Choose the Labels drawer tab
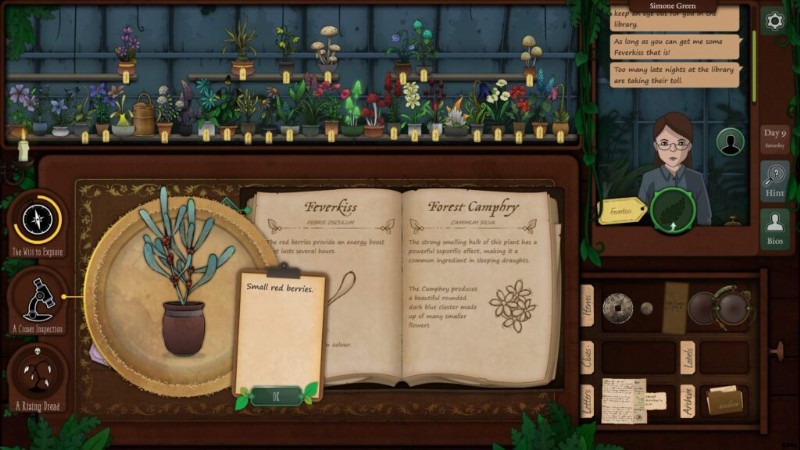 pyautogui.click(x=688, y=355)
